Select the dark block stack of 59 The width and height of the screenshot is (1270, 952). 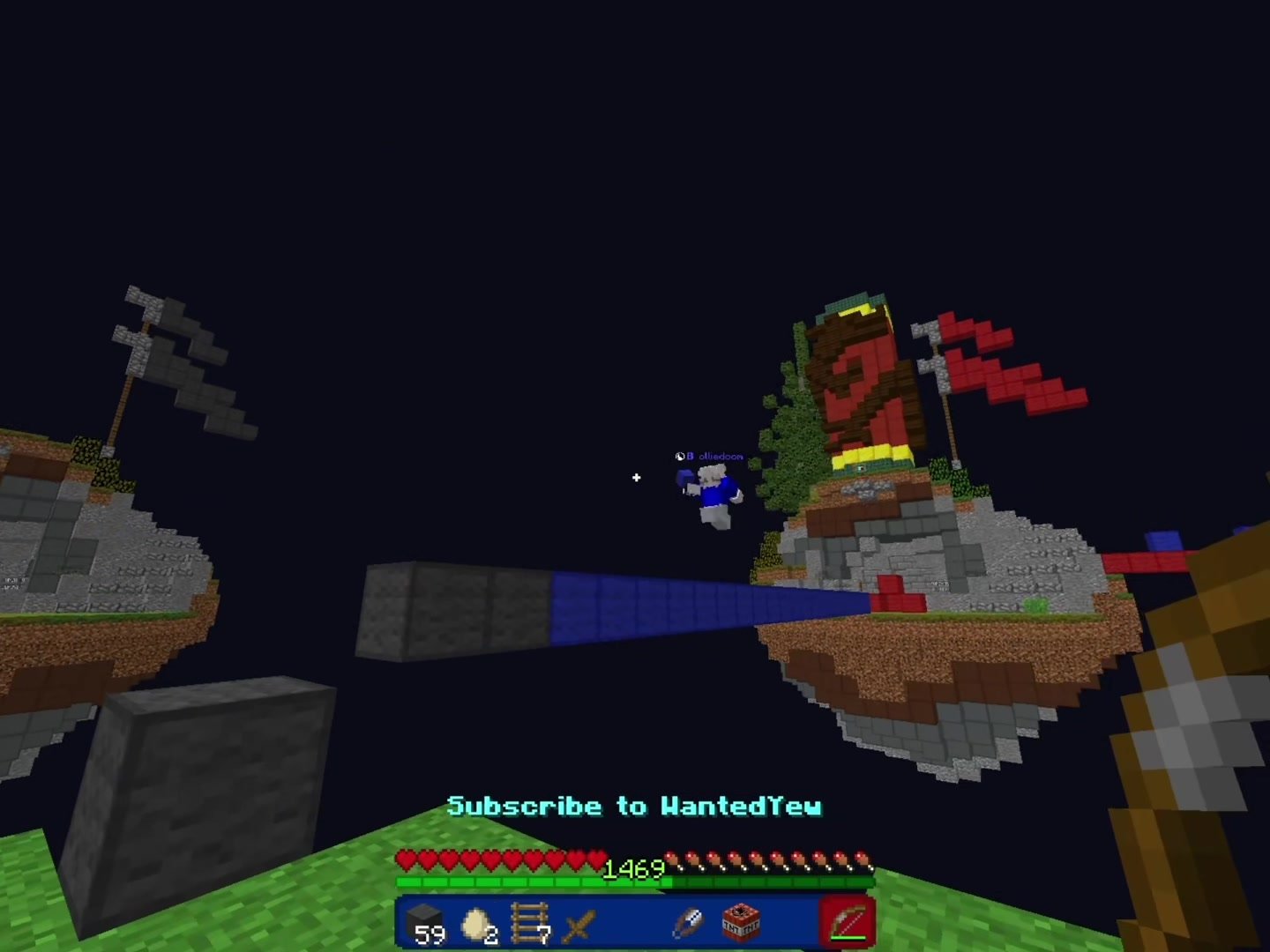425,923
